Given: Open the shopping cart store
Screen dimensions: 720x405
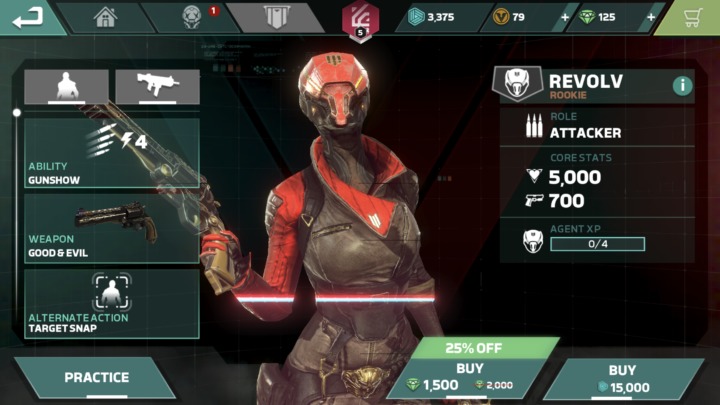Looking at the screenshot, I should [x=699, y=17].
